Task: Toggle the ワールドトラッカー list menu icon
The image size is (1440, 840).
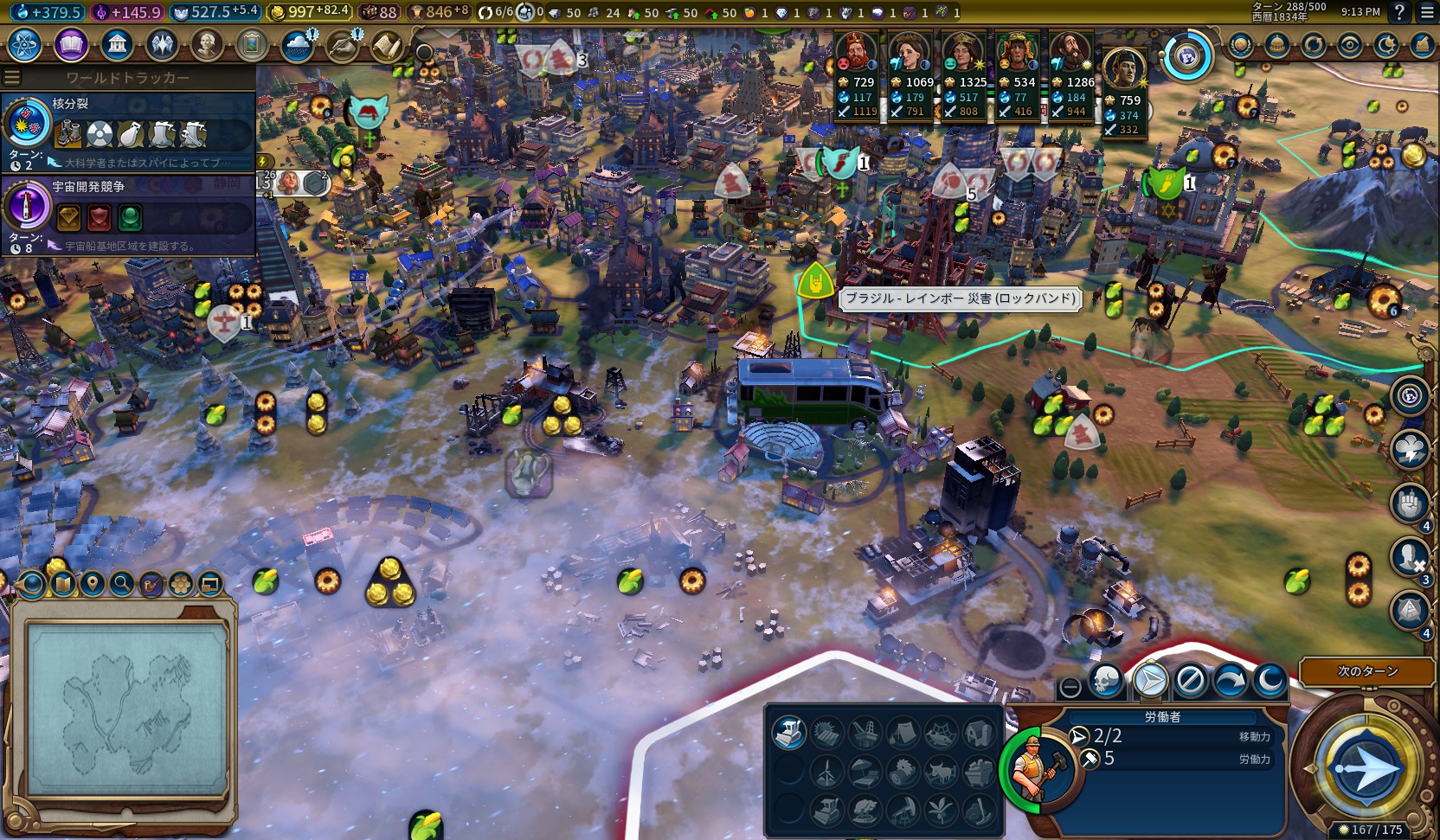Action: point(12,78)
